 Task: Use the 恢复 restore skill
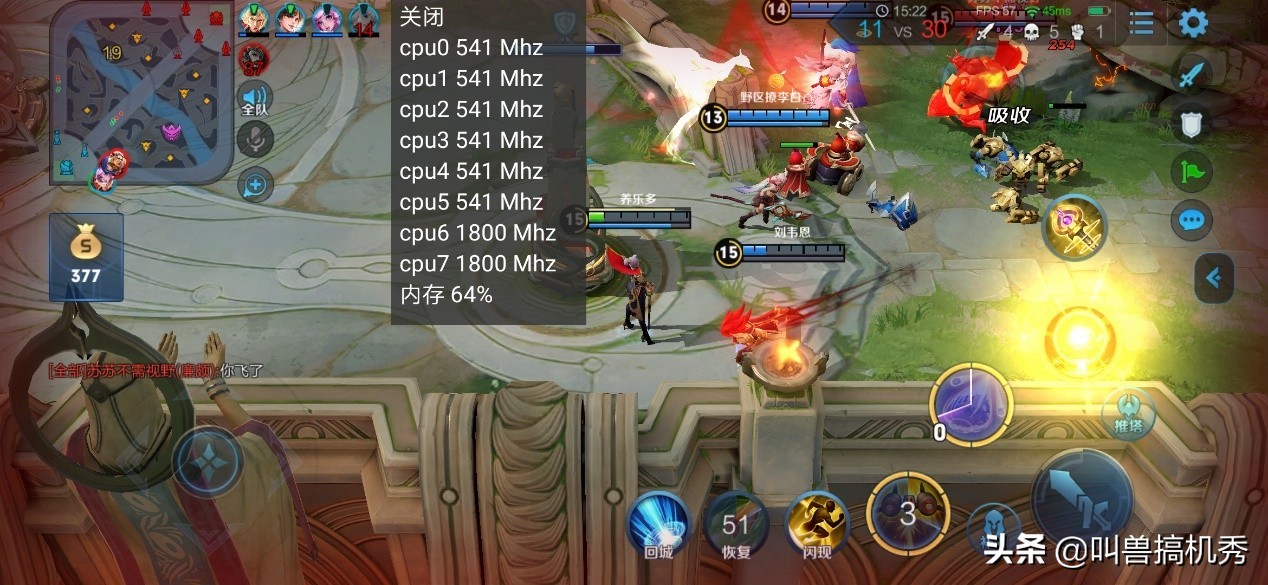(735, 524)
